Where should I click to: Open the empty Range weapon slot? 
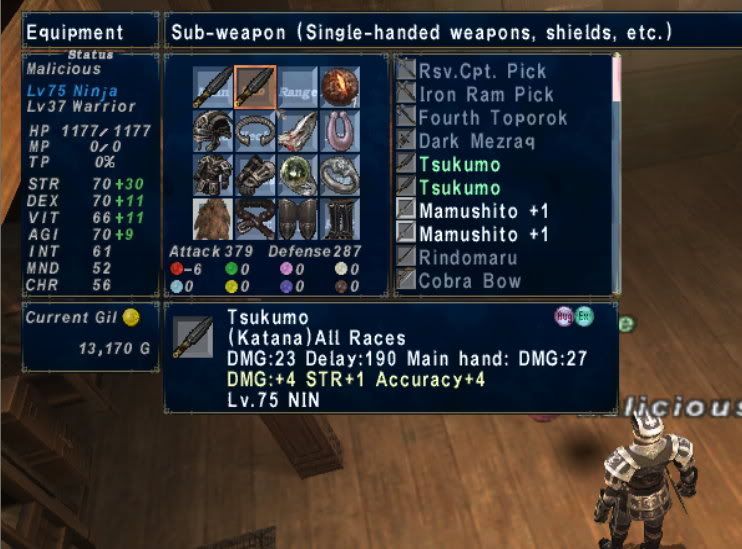click(x=297, y=88)
